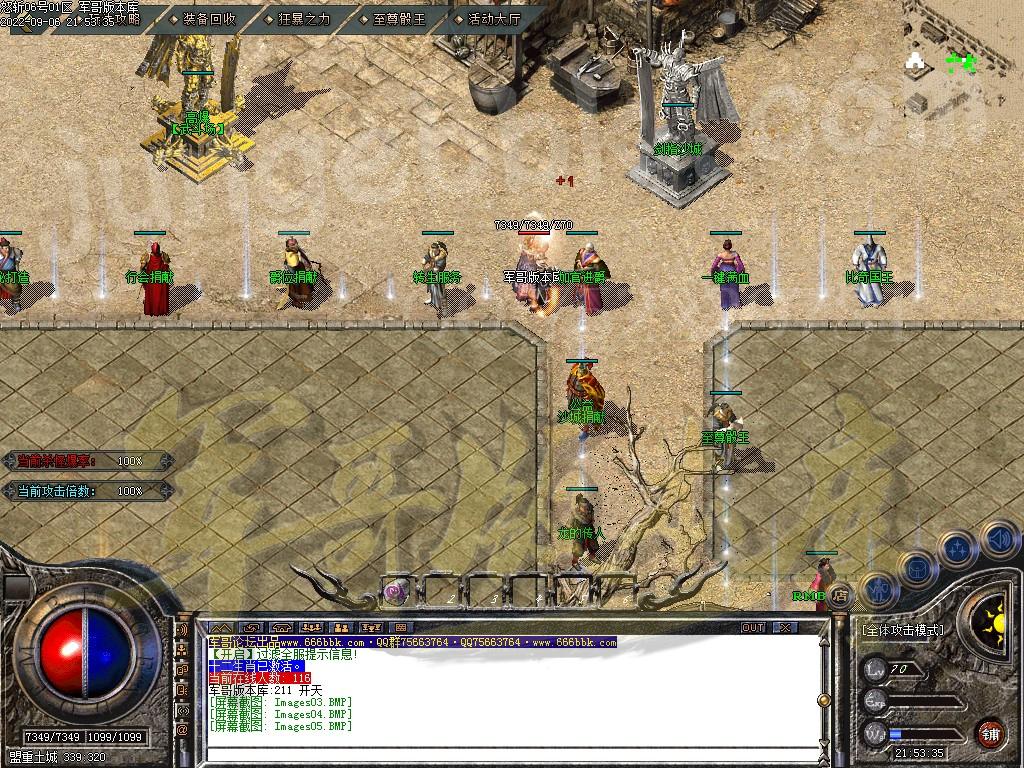Grab the chat scrollbar gold knob

click(823, 700)
